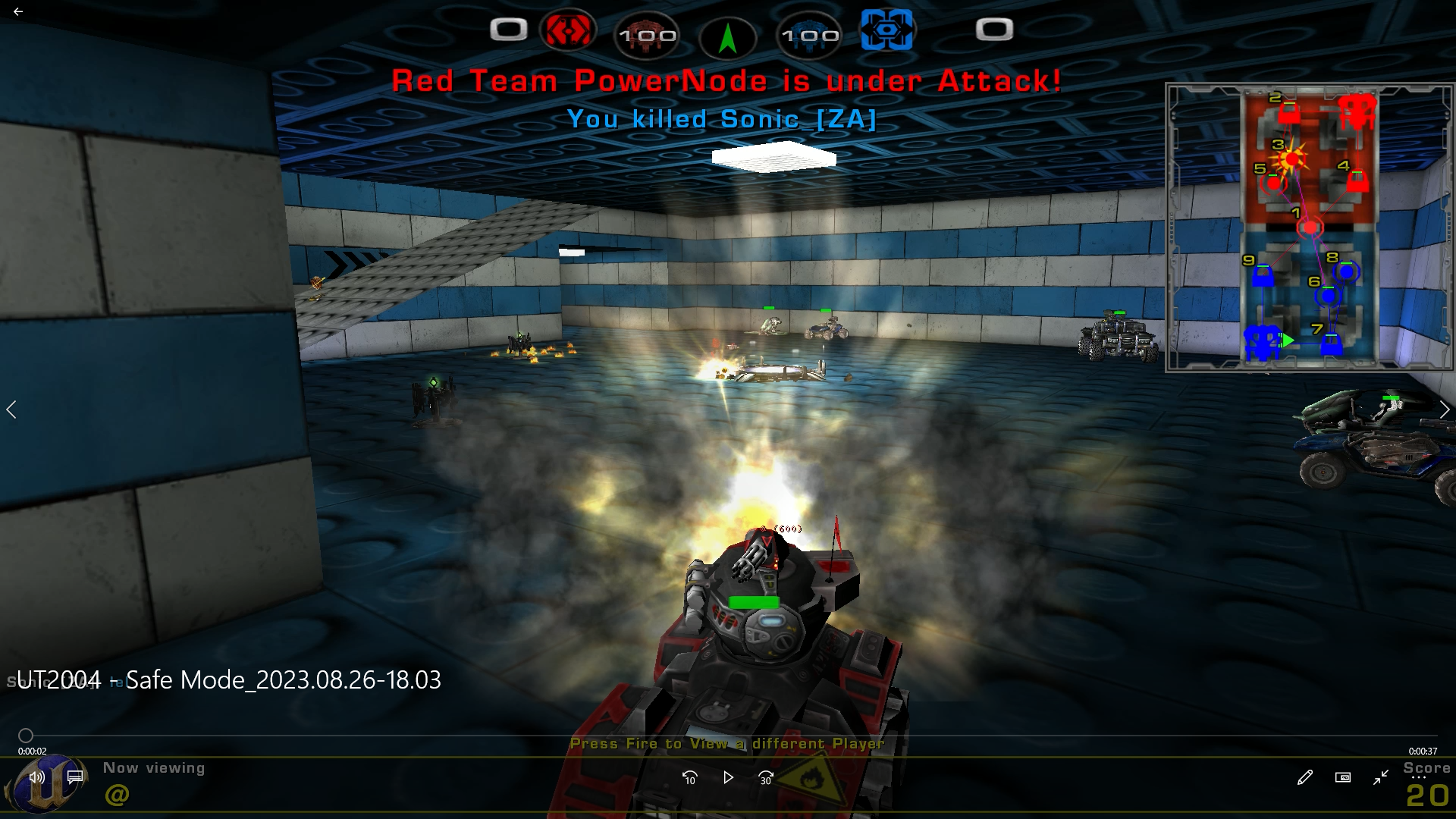Click the red team core icon on the minimap
Image resolution: width=1456 pixels, height=819 pixels.
tap(1357, 111)
